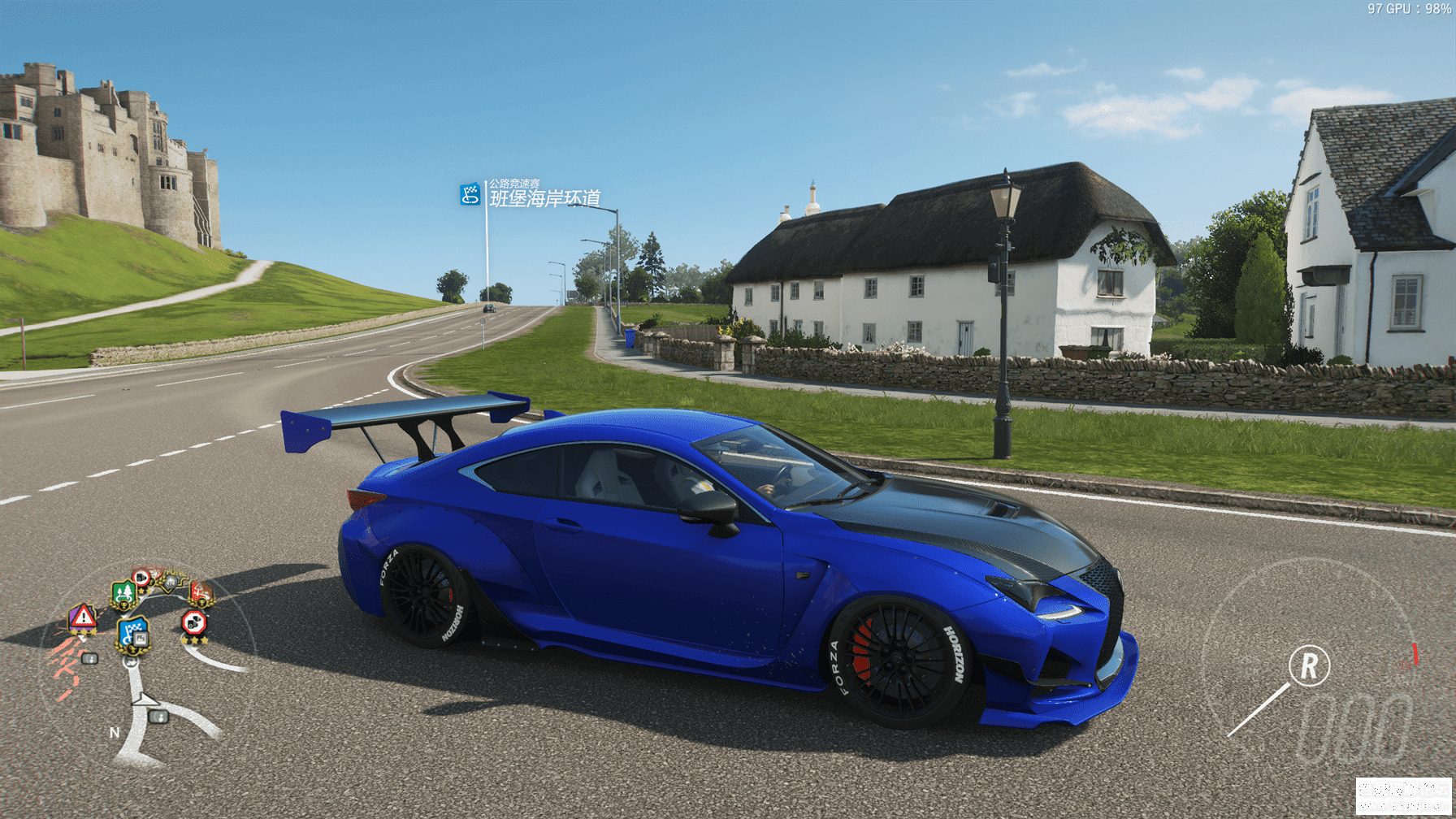
Task: Click the gold house marker on the minimap
Action: tap(169, 582)
